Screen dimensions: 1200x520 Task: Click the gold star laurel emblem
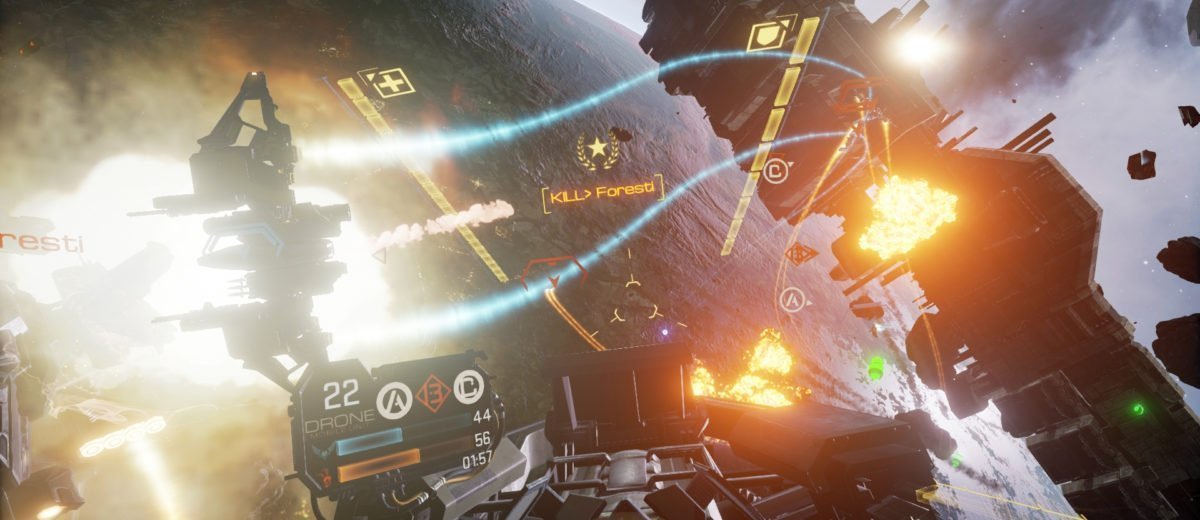[598, 151]
